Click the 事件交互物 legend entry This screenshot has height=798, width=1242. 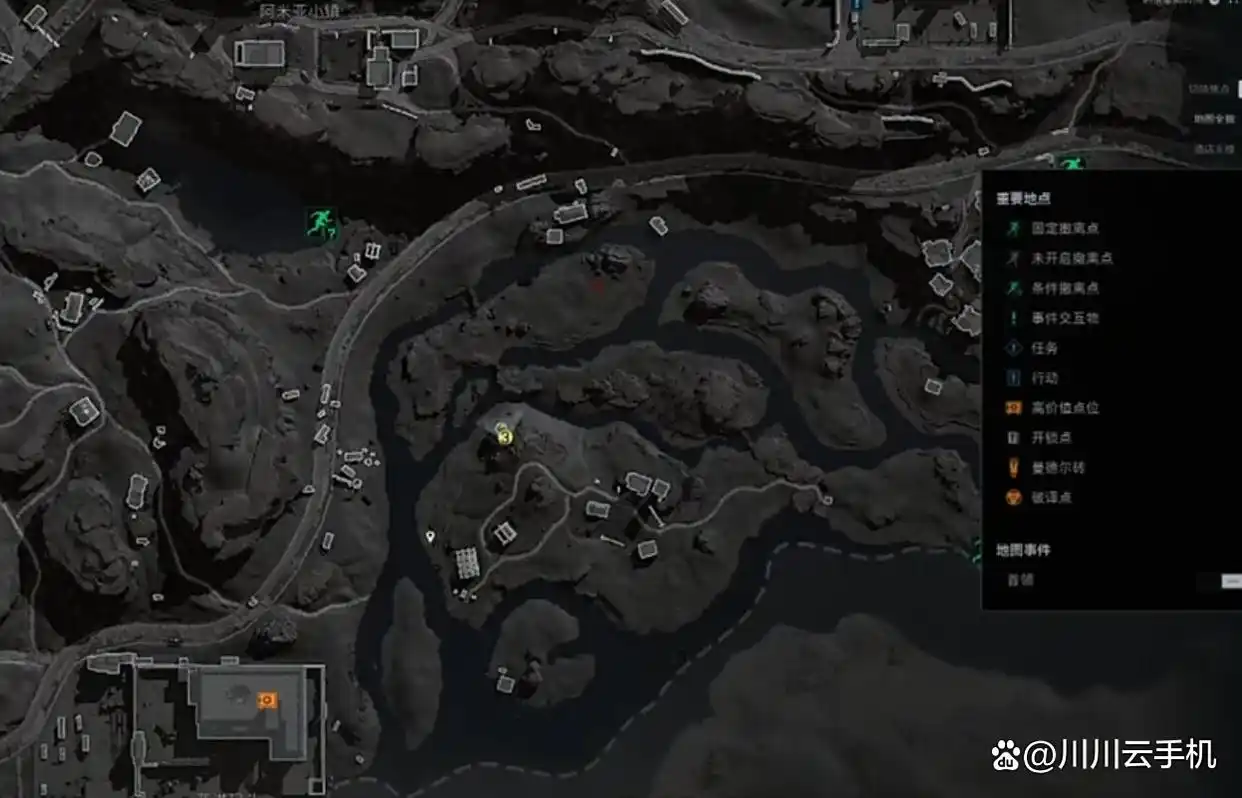point(1058,318)
